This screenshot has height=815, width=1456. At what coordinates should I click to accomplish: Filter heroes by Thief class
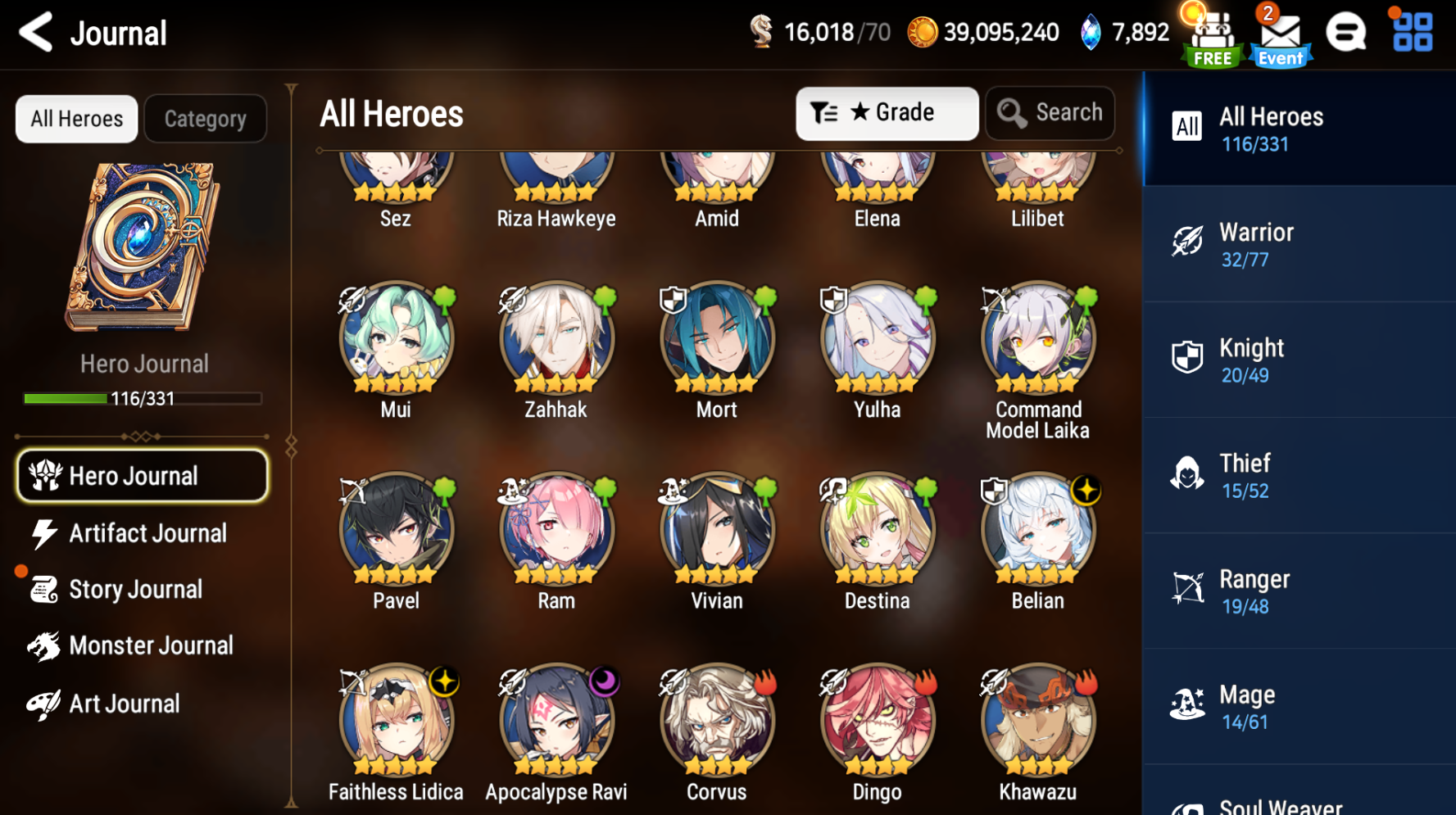pyautogui.click(x=1299, y=475)
